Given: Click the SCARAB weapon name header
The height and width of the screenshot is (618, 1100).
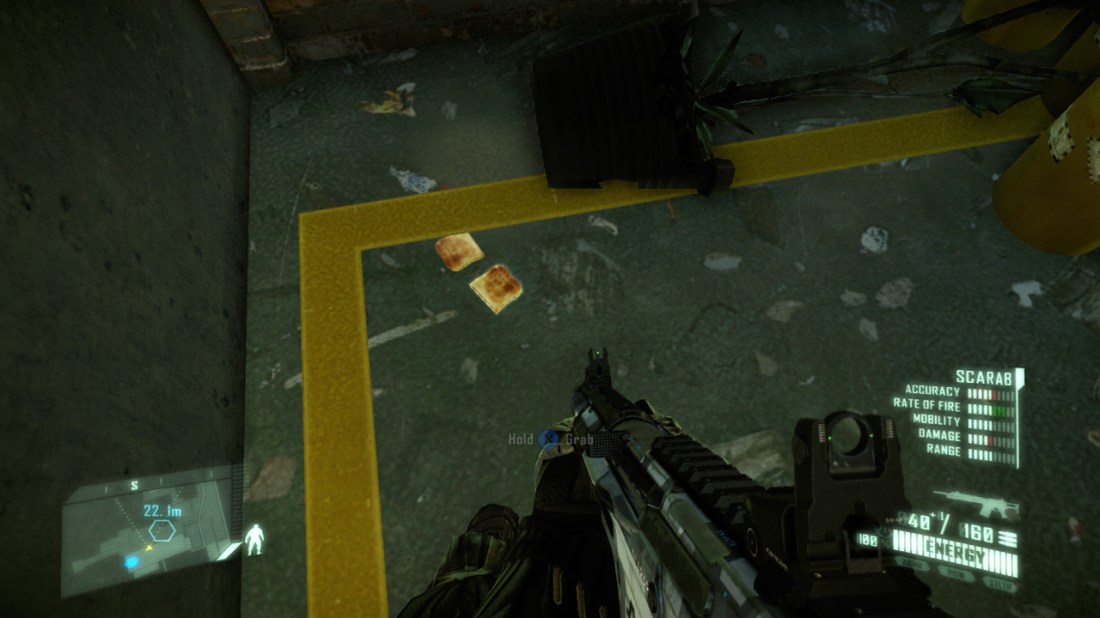Looking at the screenshot, I should coord(982,378).
